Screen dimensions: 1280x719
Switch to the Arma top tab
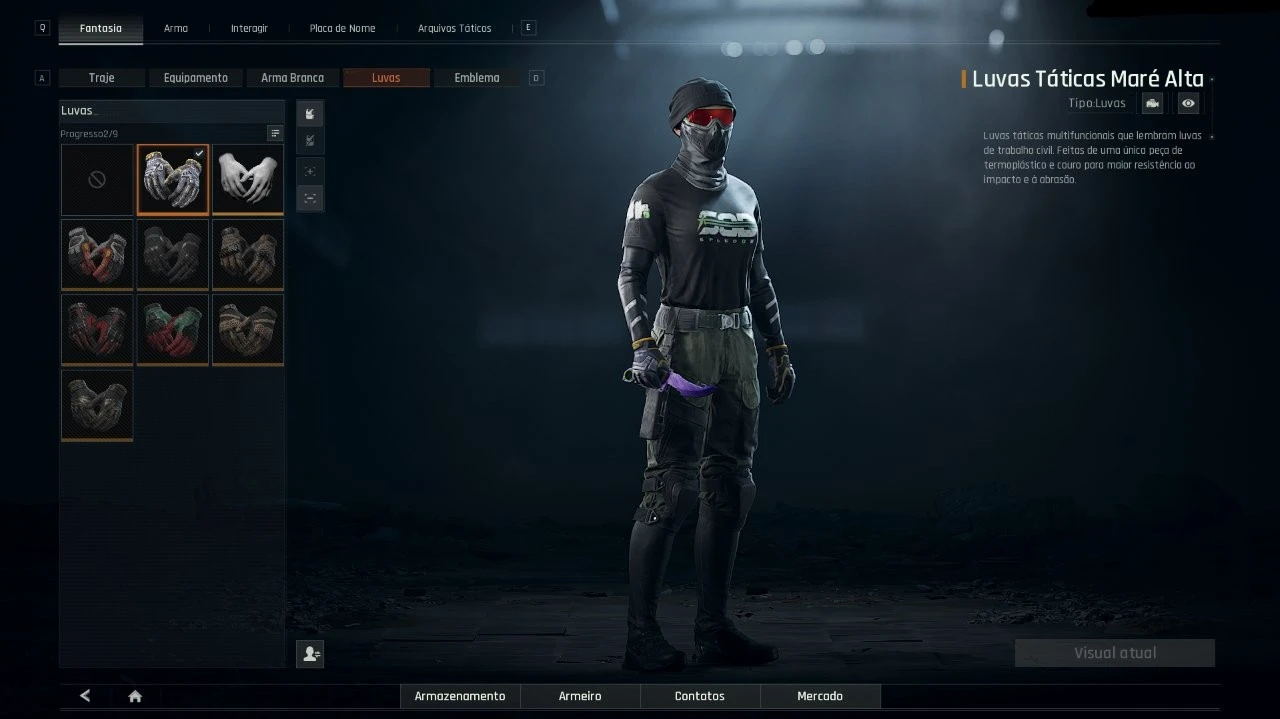click(x=176, y=28)
